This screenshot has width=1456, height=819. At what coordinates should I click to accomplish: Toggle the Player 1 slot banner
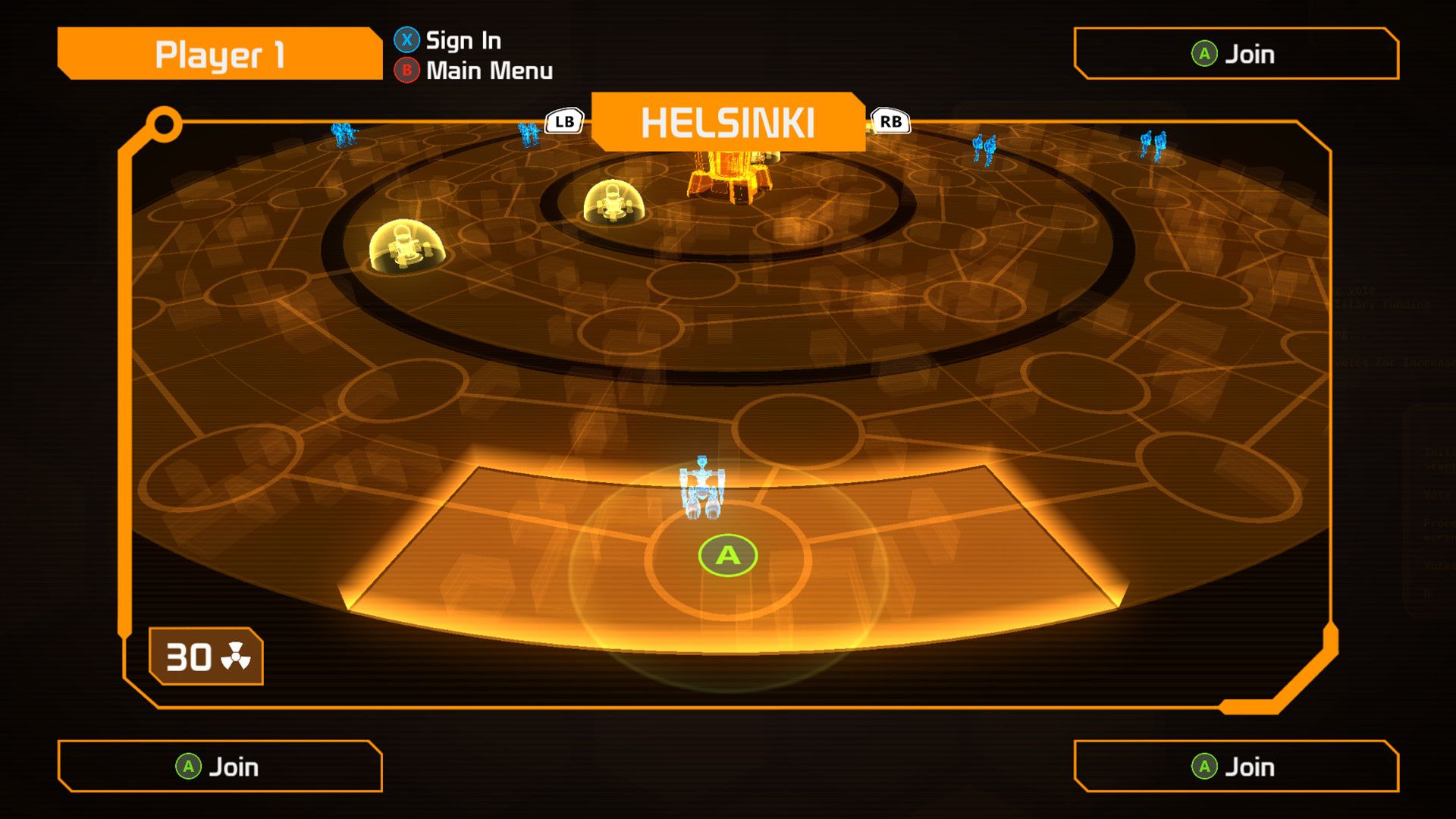[220, 53]
